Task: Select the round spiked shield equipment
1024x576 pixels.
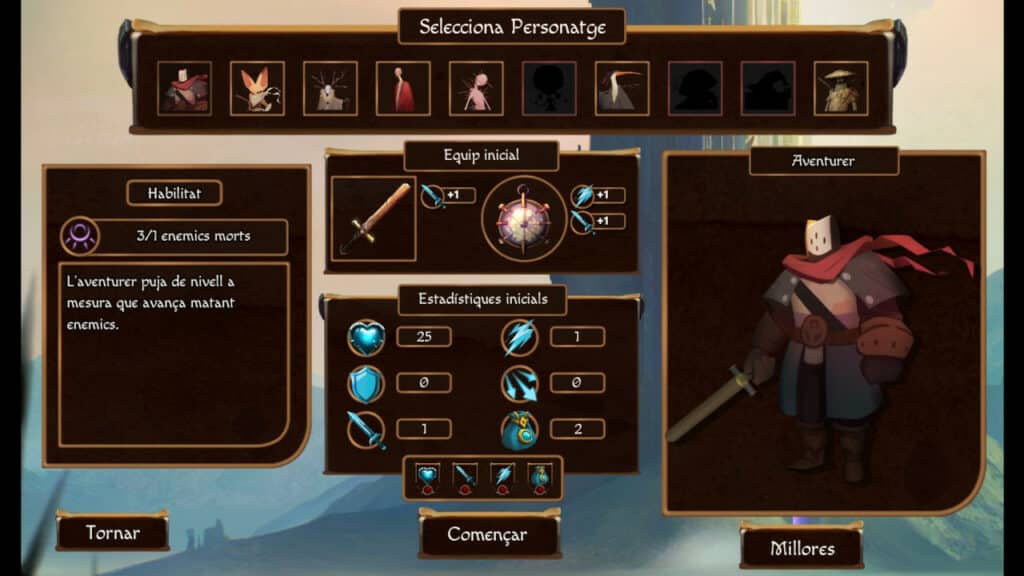Action: pos(524,219)
